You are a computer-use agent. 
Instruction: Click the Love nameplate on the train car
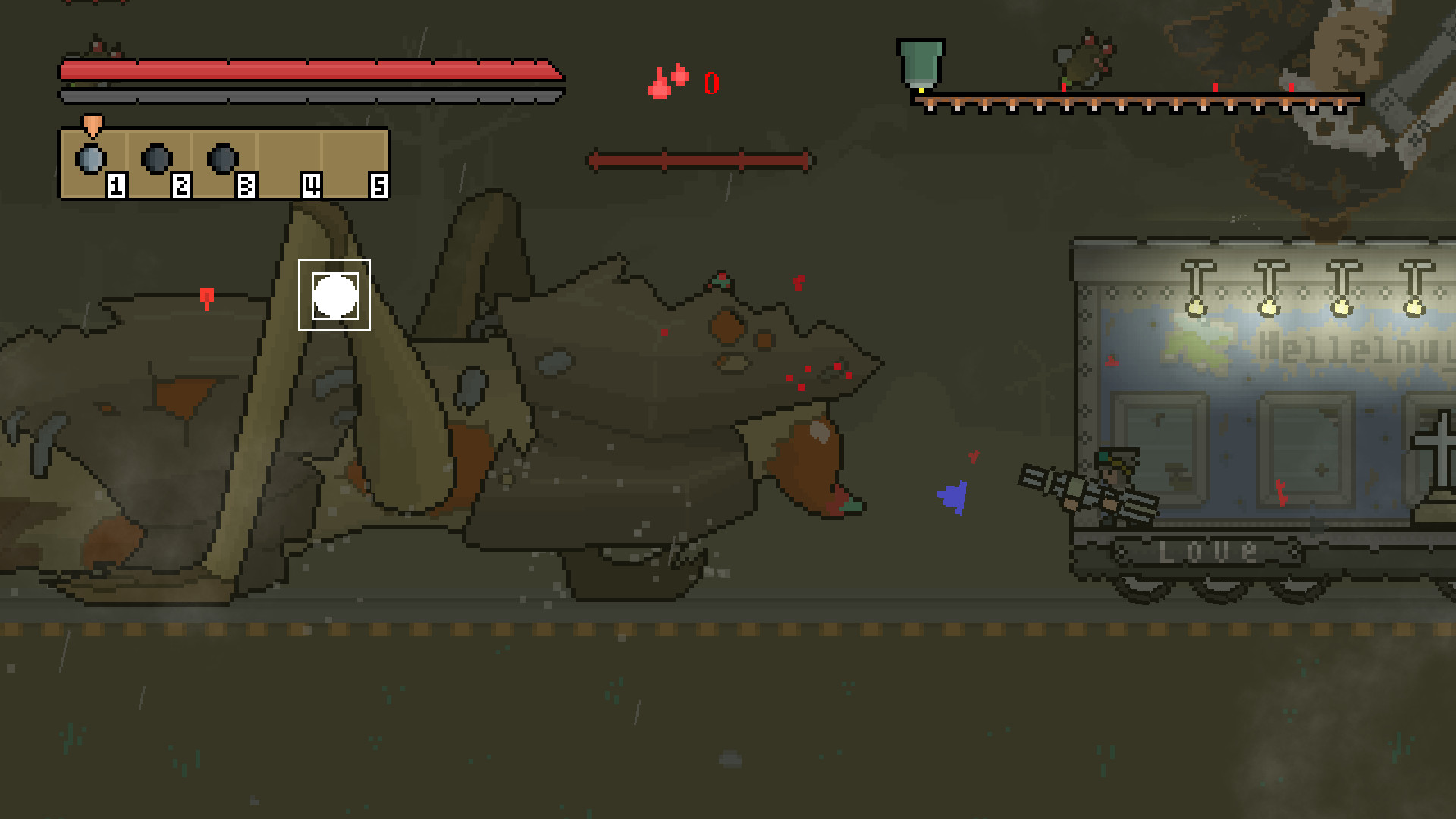tap(1207, 553)
